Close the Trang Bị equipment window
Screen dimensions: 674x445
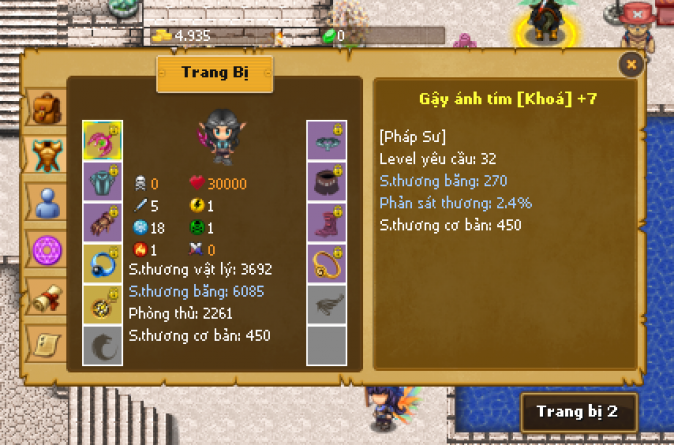click(630, 65)
